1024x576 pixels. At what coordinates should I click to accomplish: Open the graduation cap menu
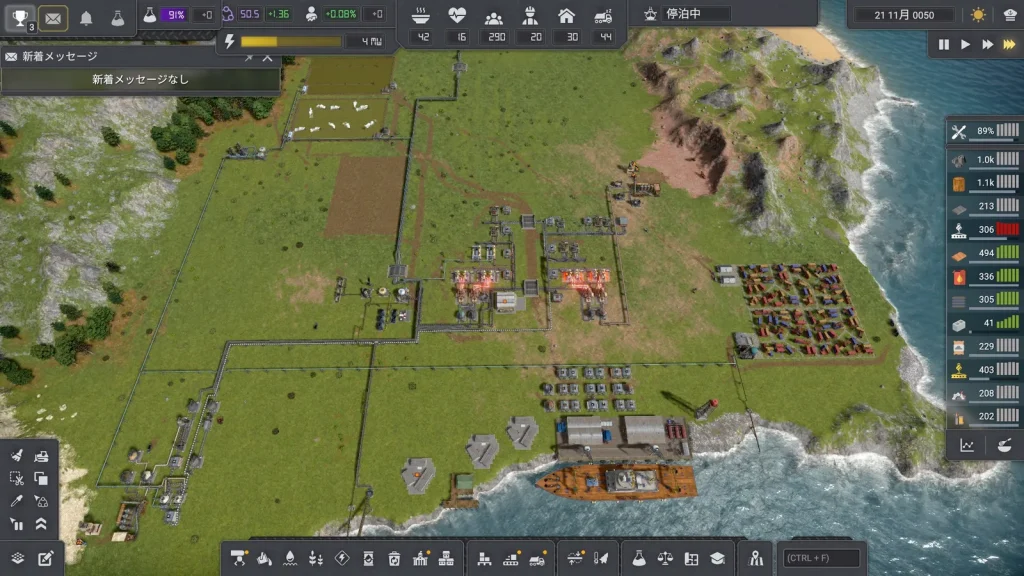pyautogui.click(x=717, y=558)
